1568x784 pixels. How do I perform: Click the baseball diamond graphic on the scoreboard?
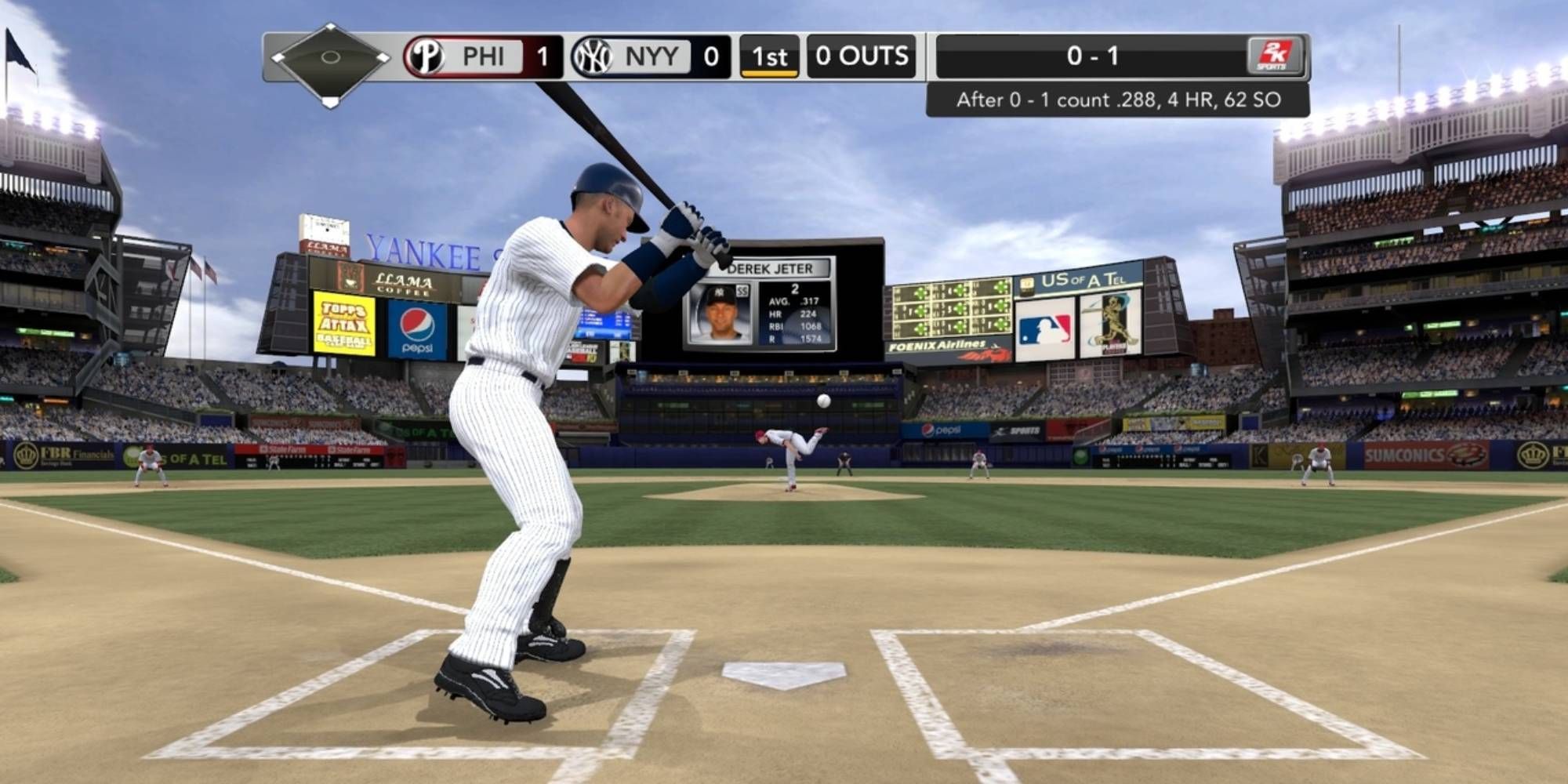(329, 61)
